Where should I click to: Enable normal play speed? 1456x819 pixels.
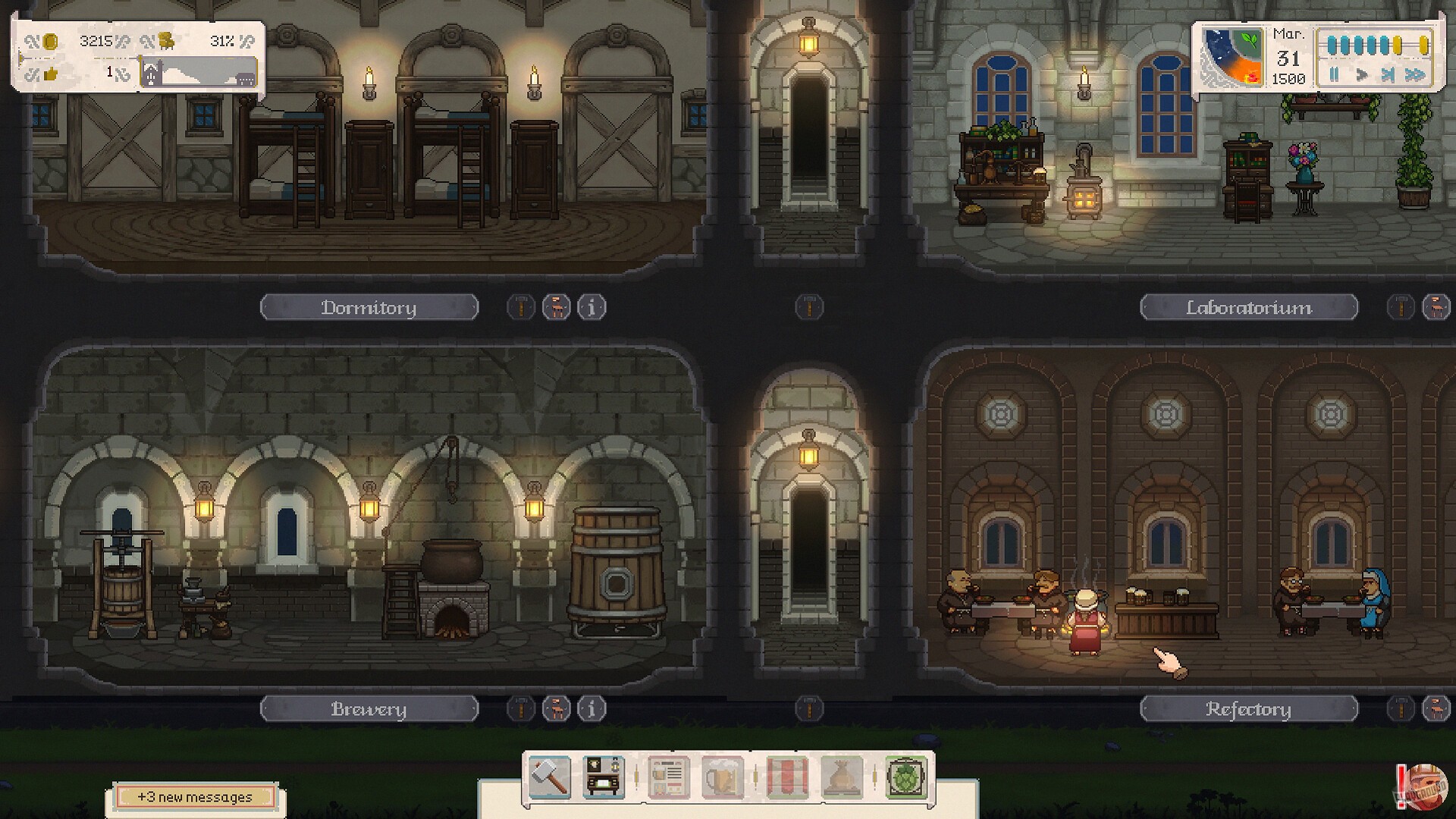coord(1362,74)
